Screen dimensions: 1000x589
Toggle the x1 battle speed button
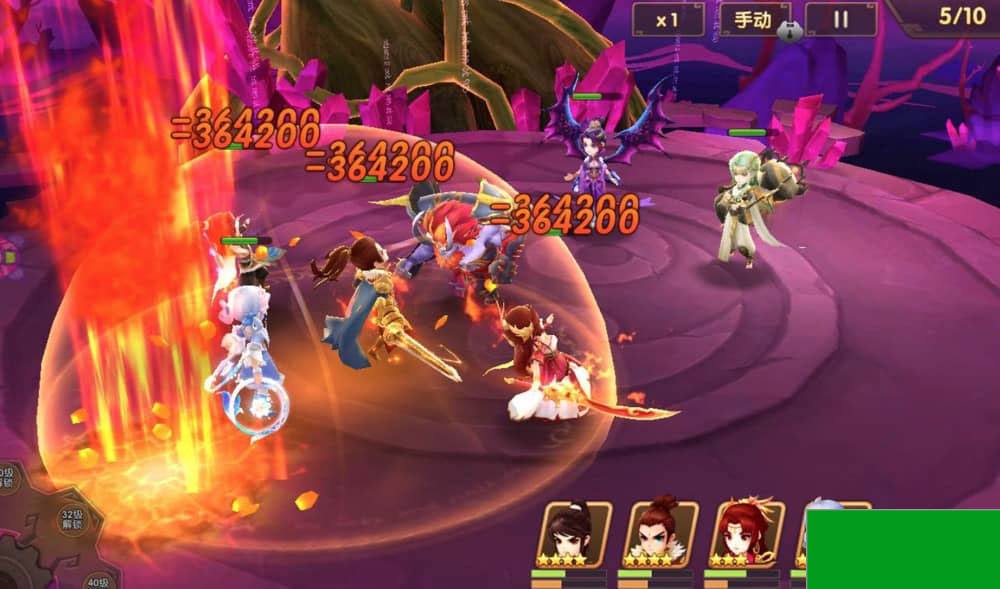pyautogui.click(x=667, y=19)
